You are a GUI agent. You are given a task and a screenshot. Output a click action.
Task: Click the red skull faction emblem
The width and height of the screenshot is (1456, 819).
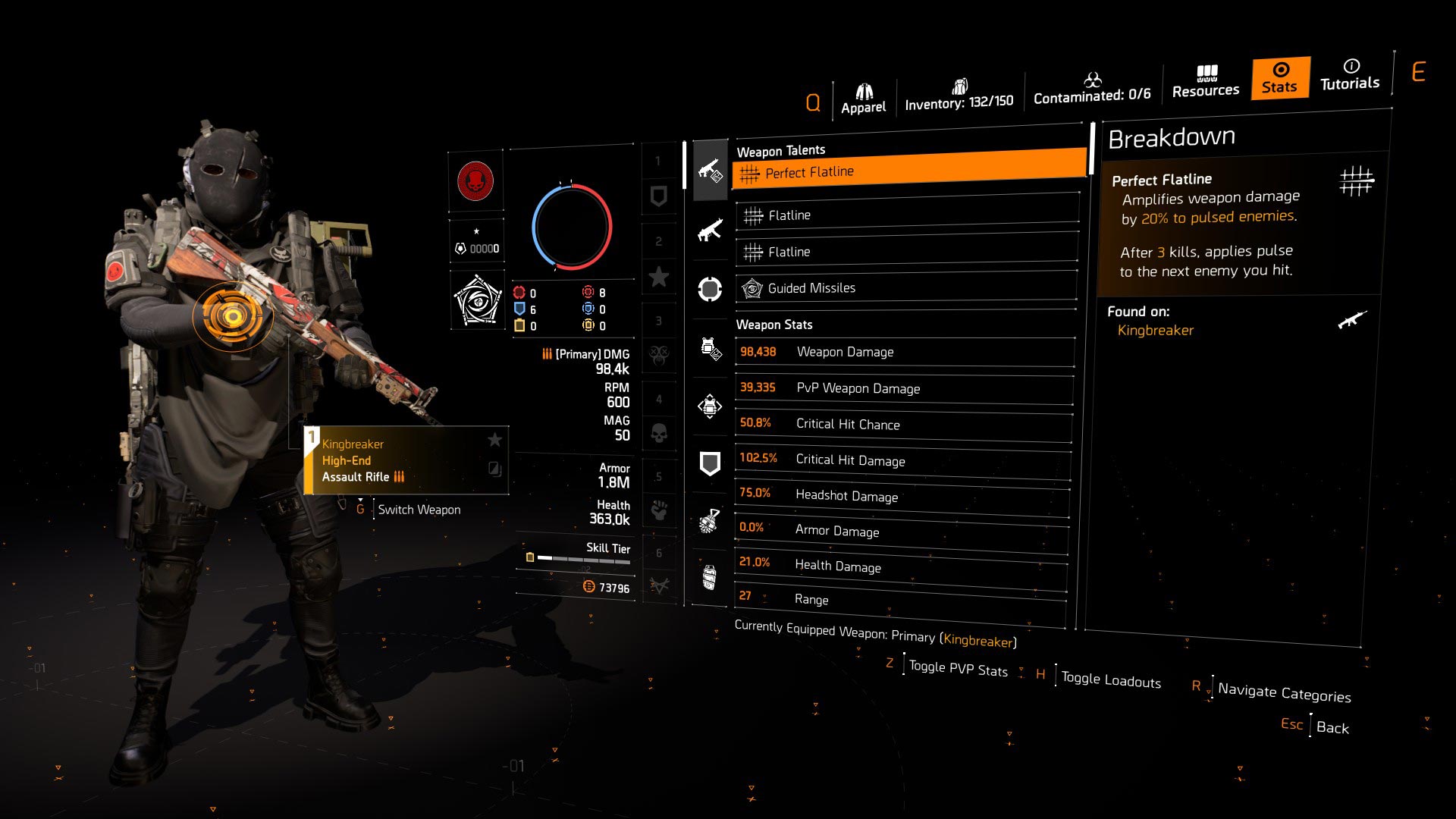pos(476,182)
